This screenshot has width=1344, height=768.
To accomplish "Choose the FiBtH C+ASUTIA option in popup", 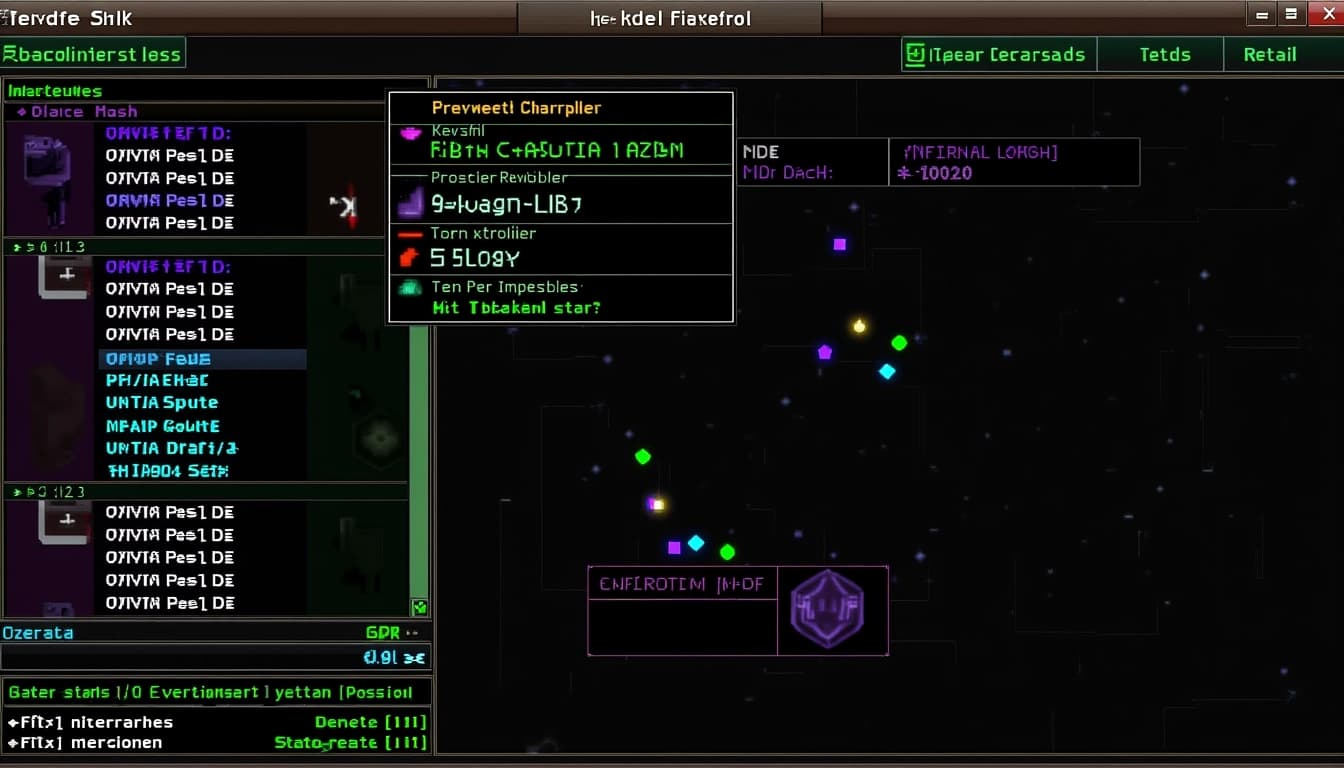I will 557,151.
